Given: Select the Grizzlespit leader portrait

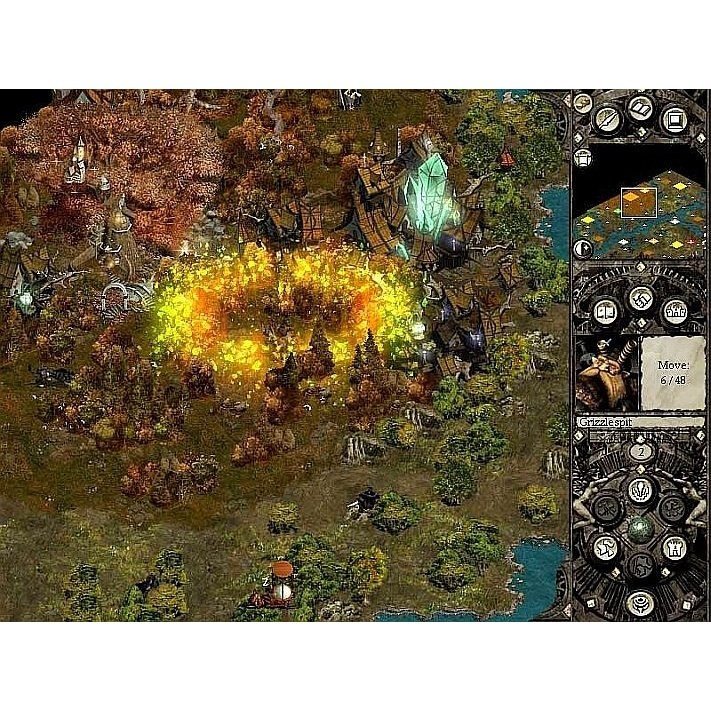Looking at the screenshot, I should [x=604, y=370].
